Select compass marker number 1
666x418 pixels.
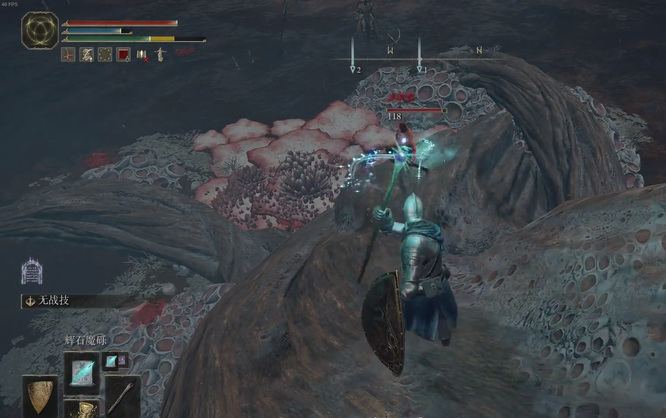tap(421, 68)
